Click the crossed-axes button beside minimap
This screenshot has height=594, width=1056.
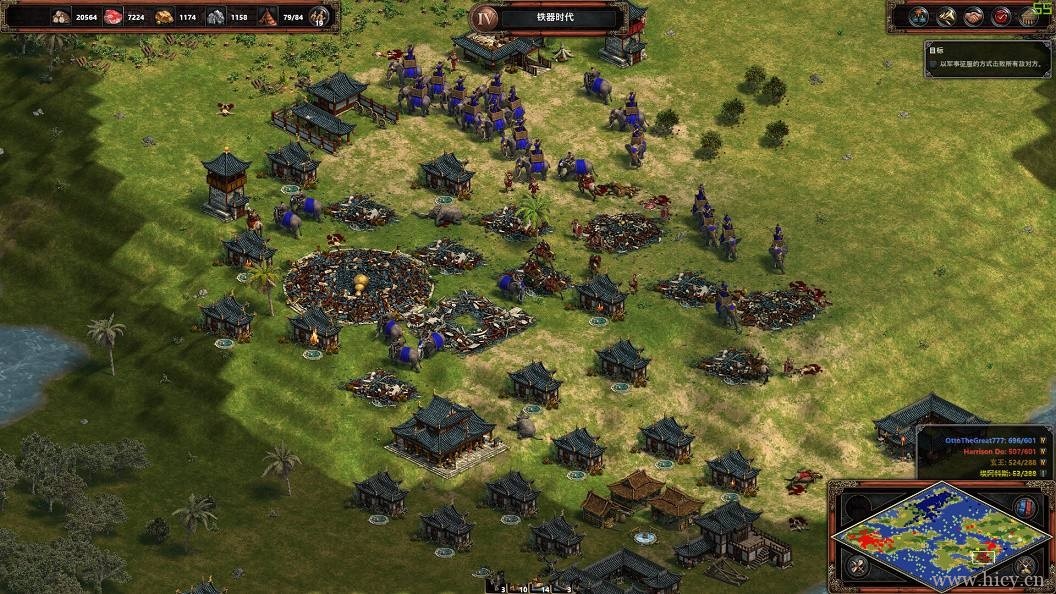[x=857, y=567]
